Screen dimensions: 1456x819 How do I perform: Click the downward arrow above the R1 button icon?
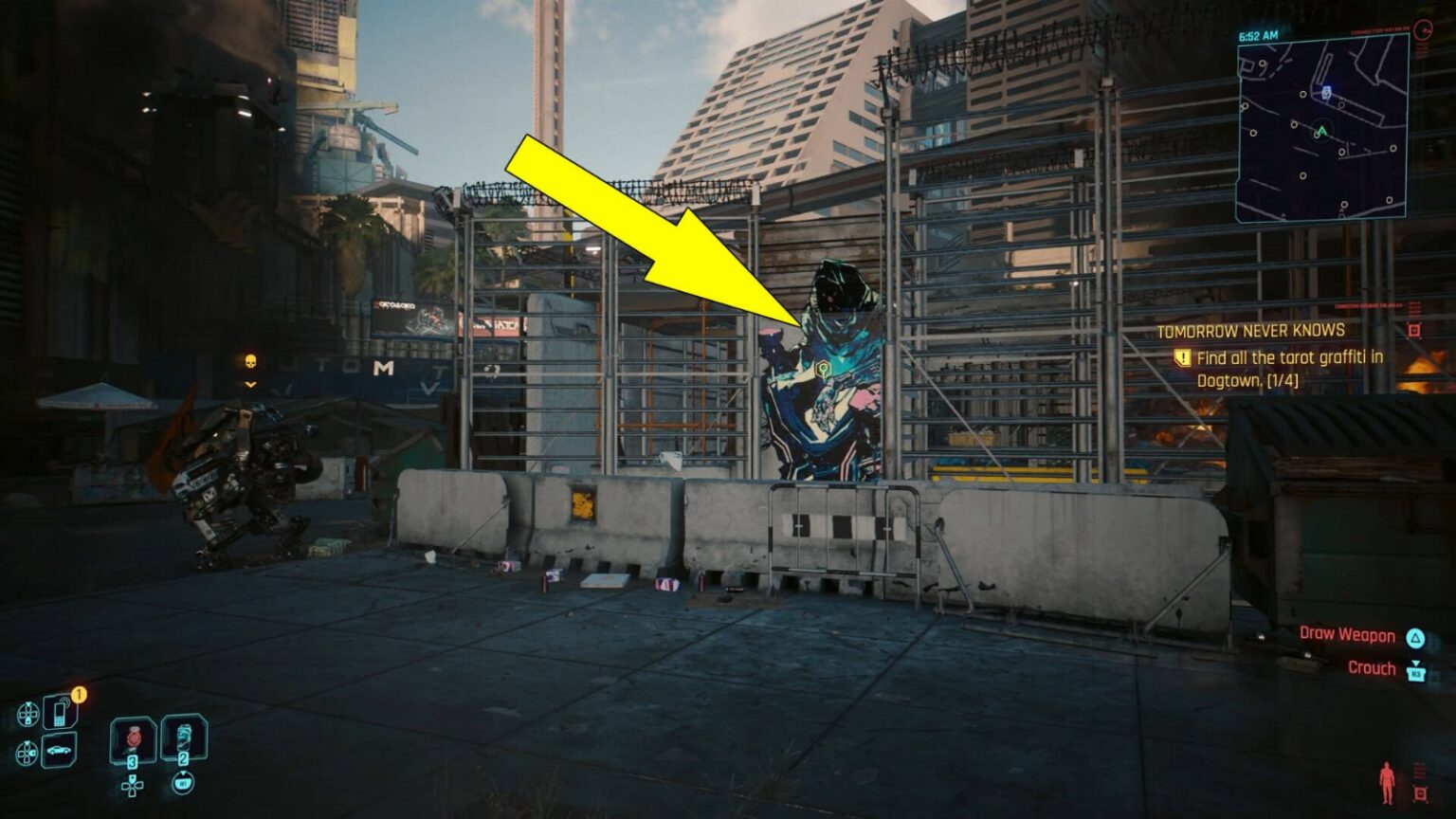coord(183,773)
